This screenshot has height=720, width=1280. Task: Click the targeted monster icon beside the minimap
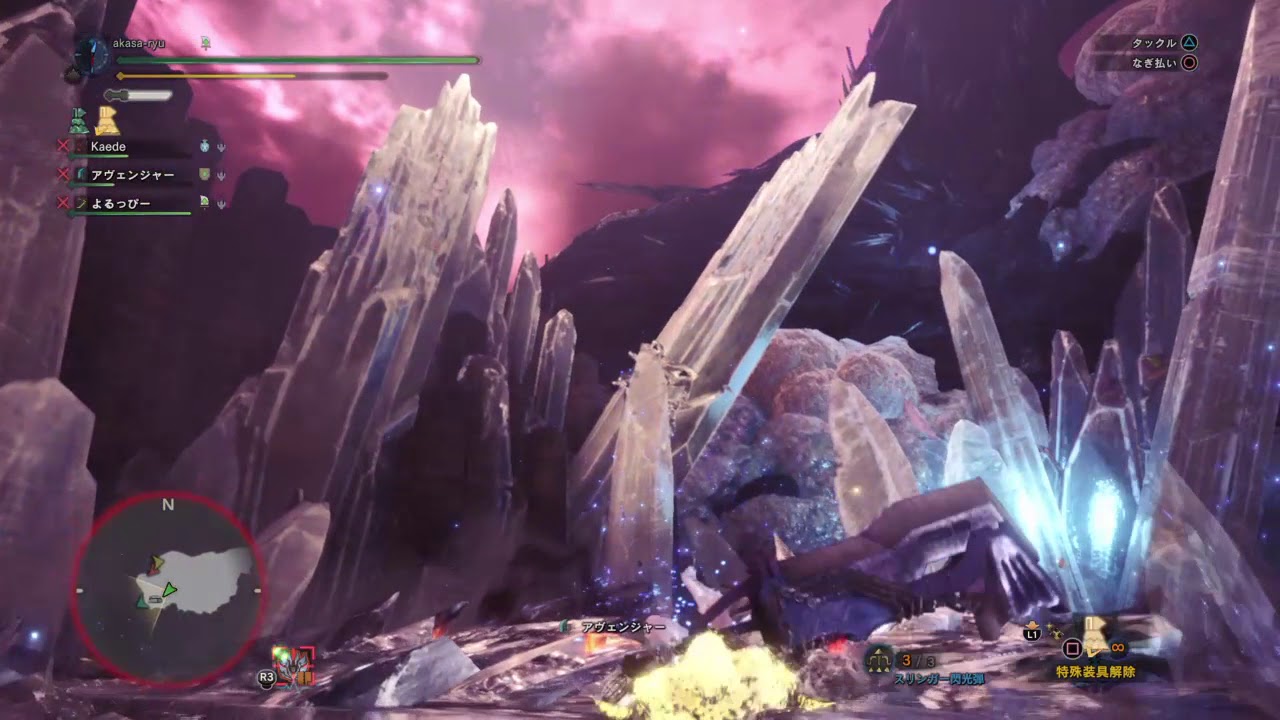click(x=294, y=665)
